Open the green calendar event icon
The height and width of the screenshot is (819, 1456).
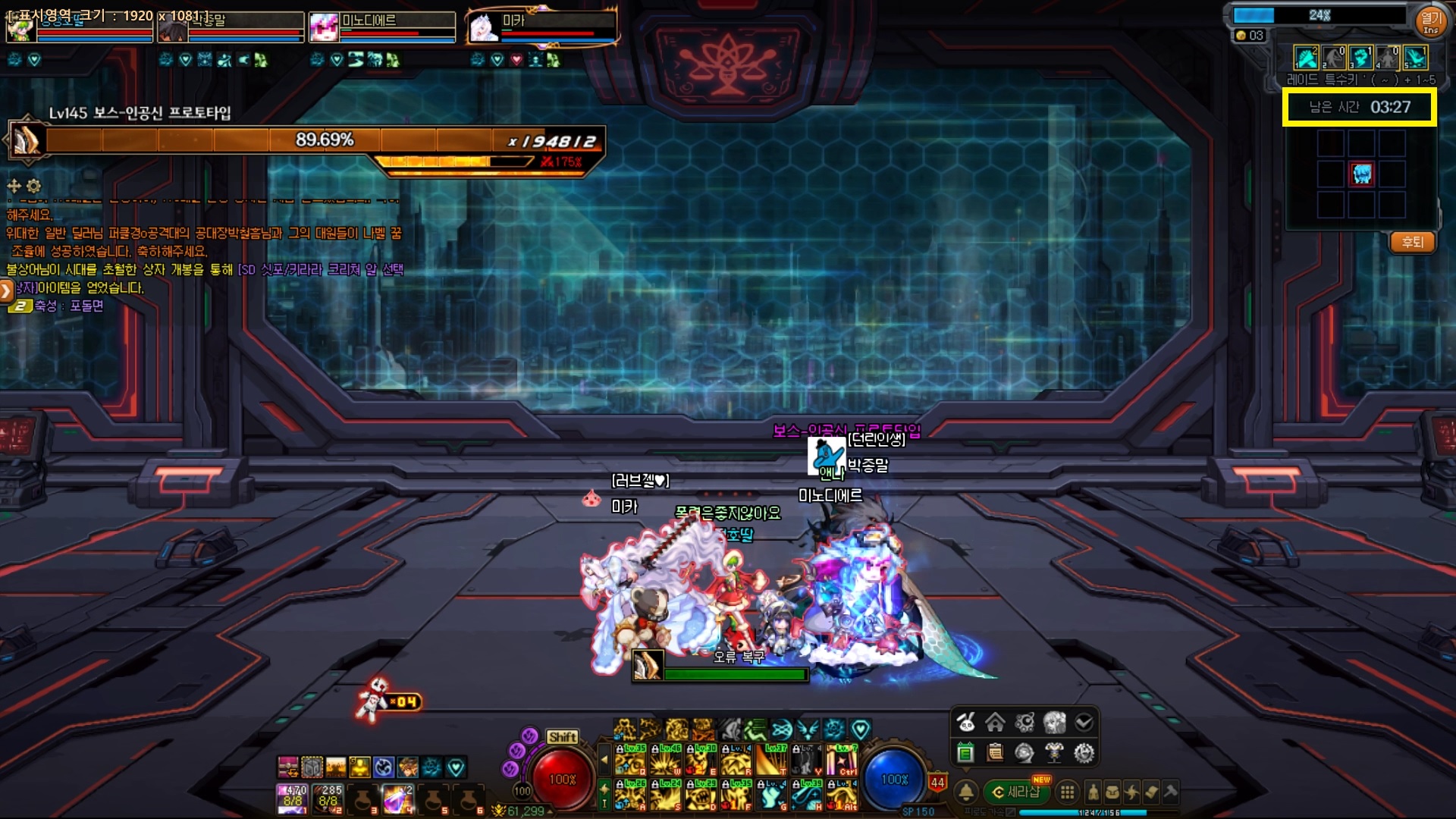[965, 753]
